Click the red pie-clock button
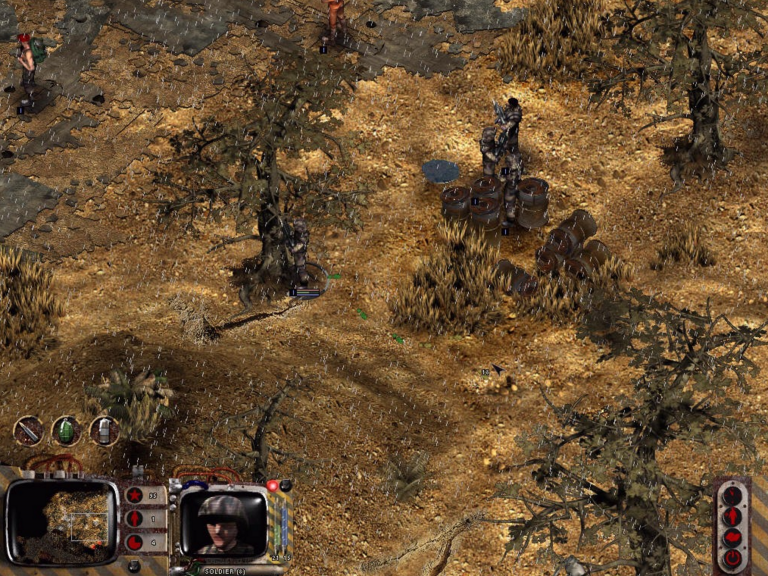 134,543
